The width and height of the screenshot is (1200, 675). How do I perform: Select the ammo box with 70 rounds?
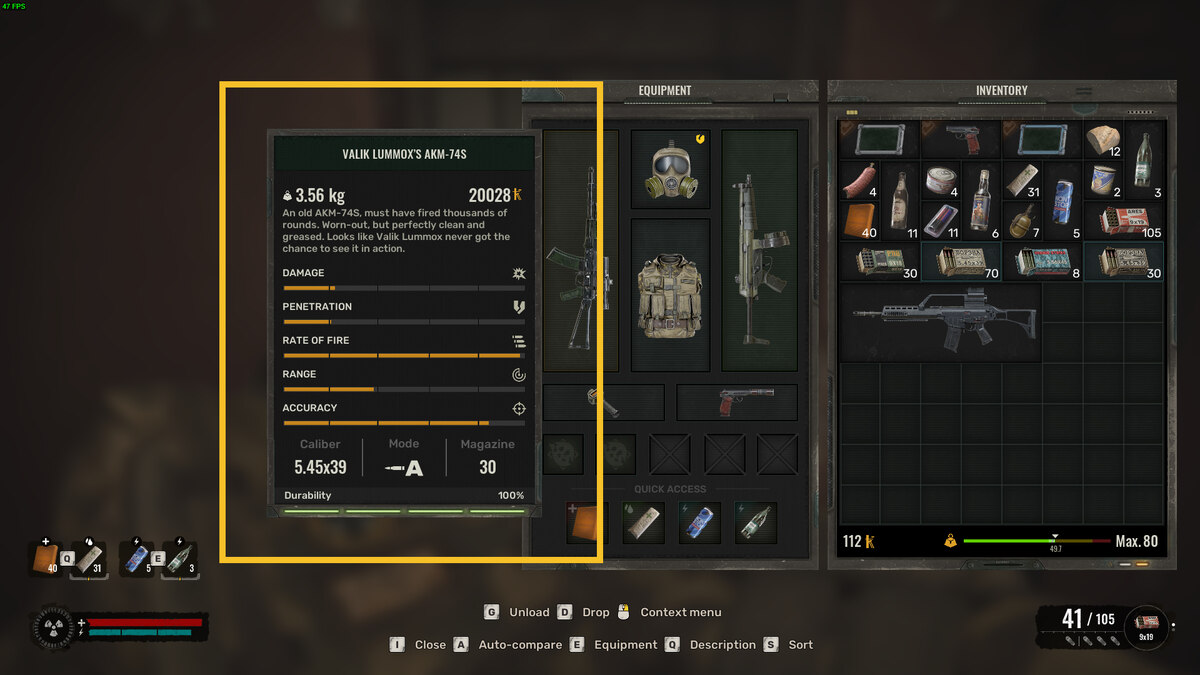(x=960, y=261)
